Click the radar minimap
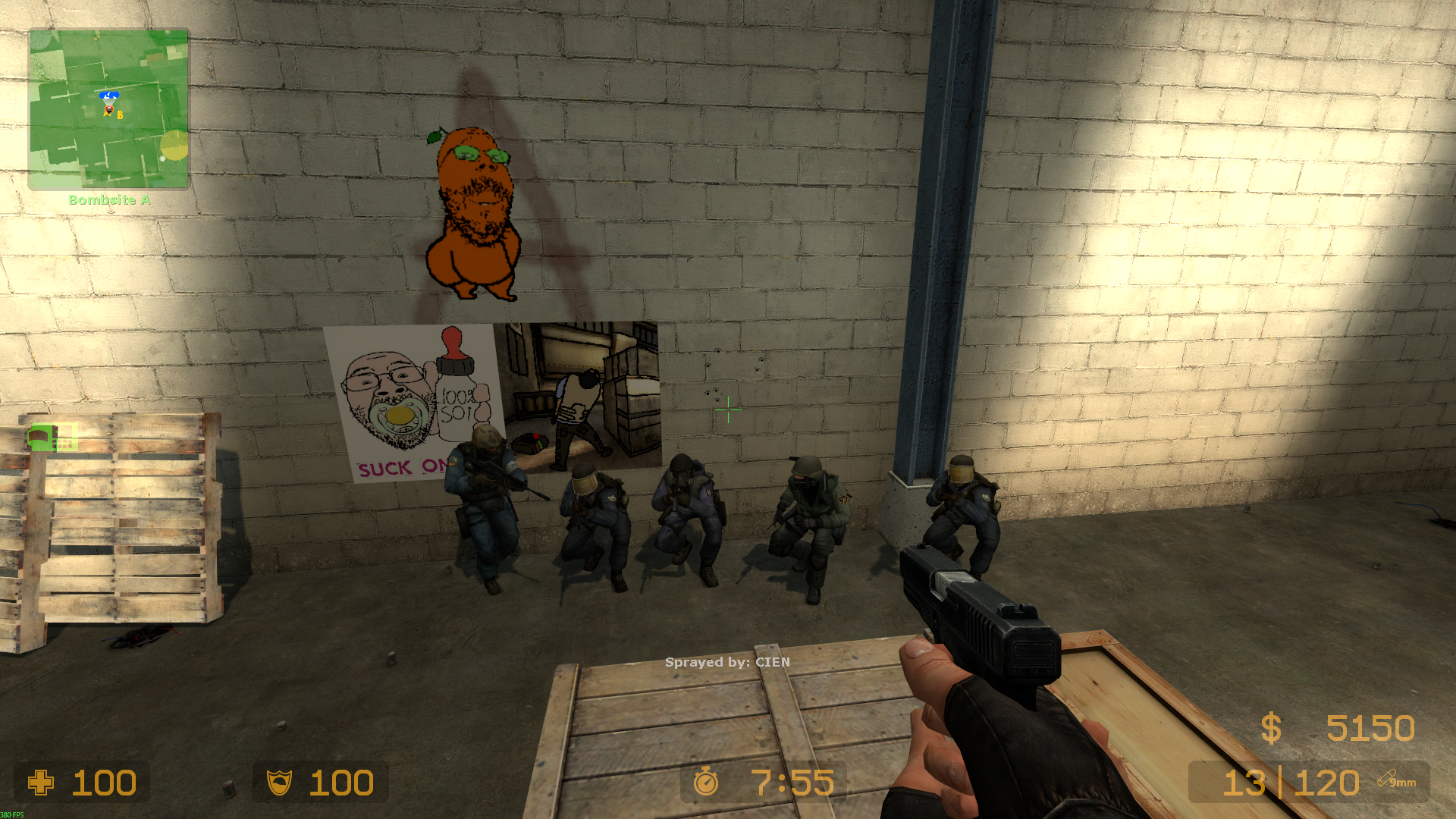Image resolution: width=1456 pixels, height=819 pixels. (x=108, y=109)
